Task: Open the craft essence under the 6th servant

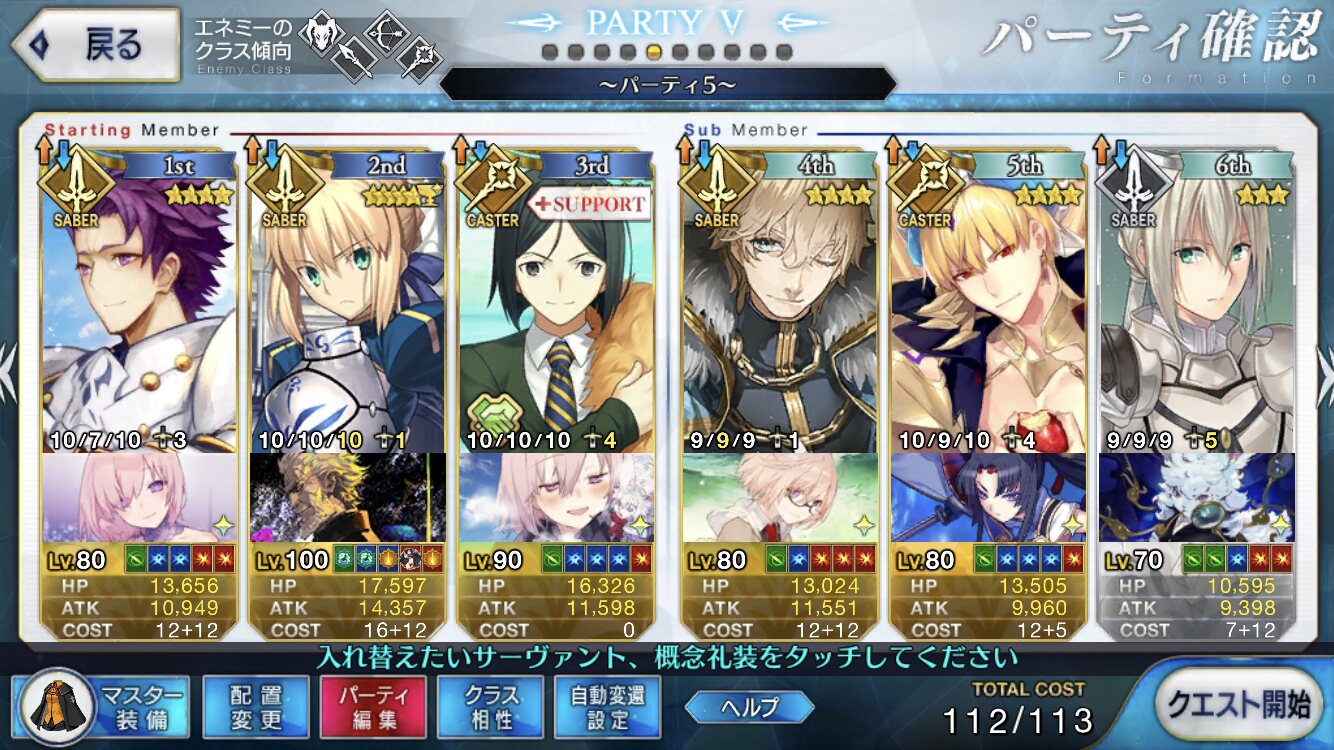Action: 1196,498
